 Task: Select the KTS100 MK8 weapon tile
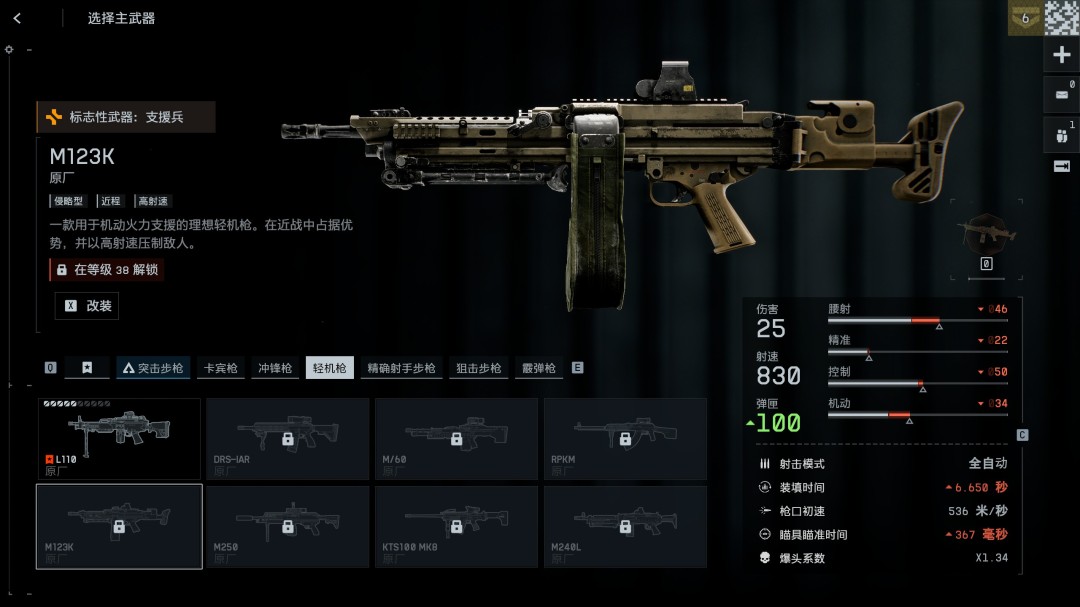click(456, 526)
